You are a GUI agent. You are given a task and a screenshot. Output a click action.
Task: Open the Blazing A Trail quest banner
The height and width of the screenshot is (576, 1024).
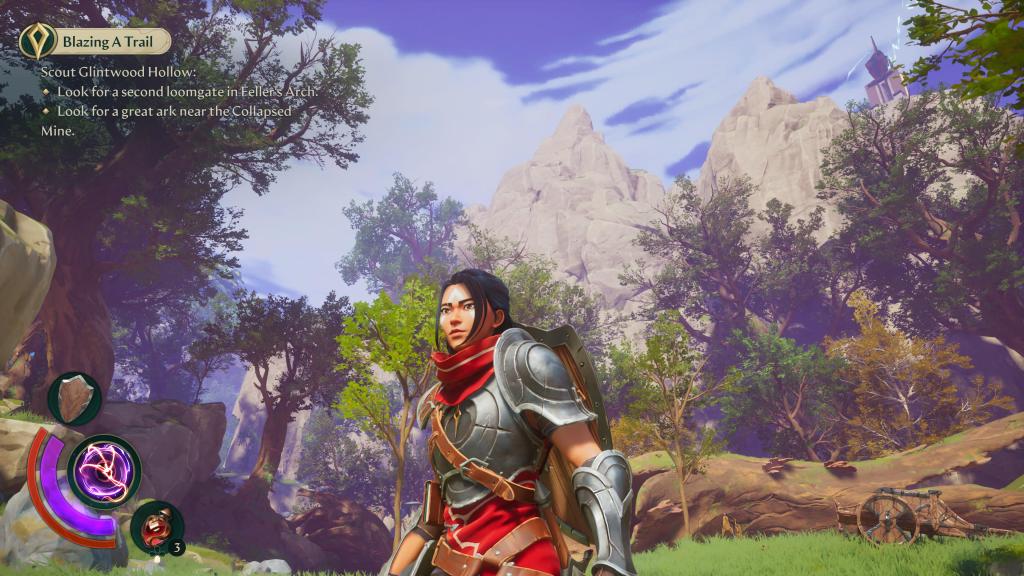[x=113, y=41]
